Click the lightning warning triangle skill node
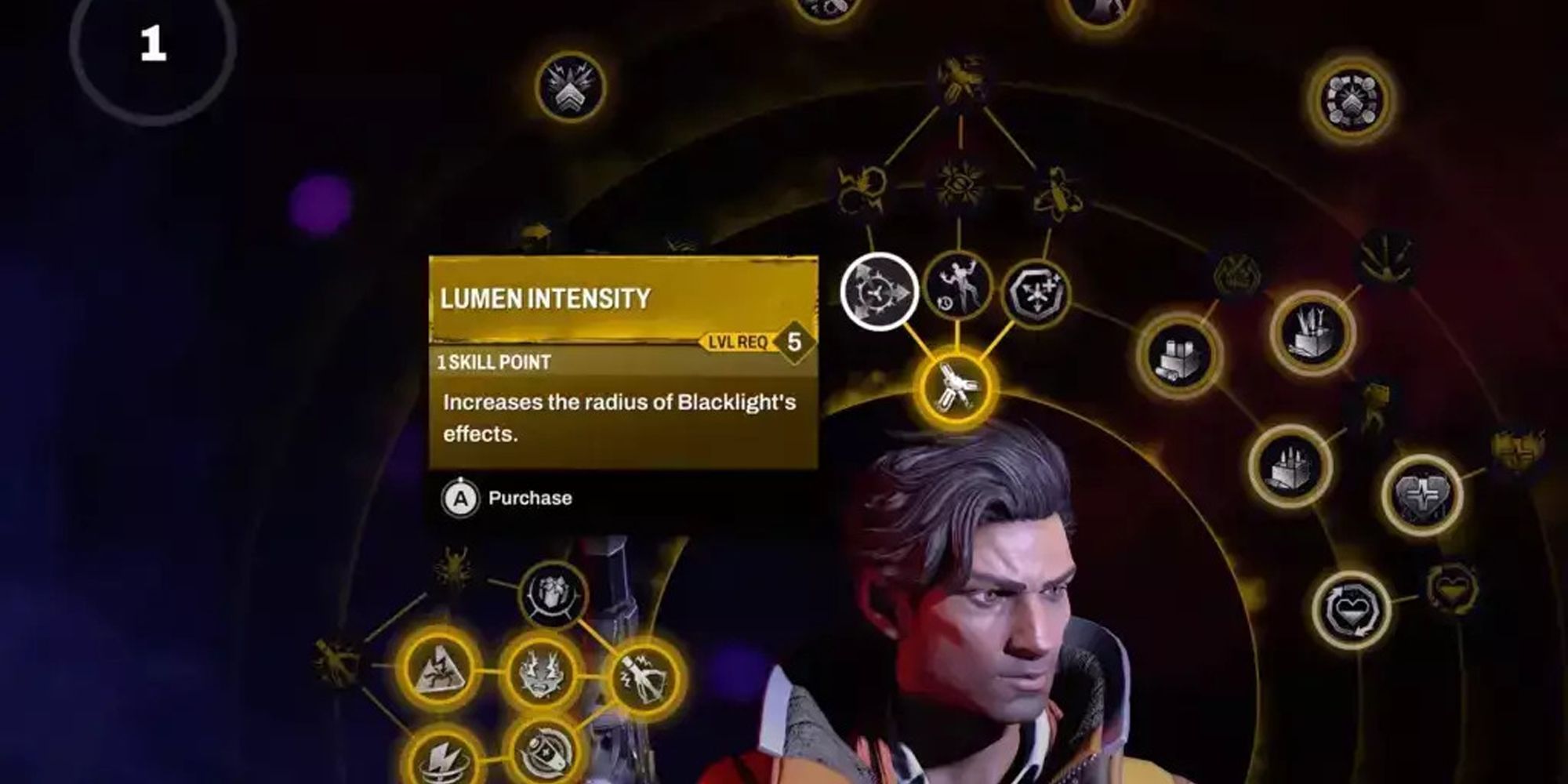Image resolution: width=1568 pixels, height=784 pixels. 439,671
